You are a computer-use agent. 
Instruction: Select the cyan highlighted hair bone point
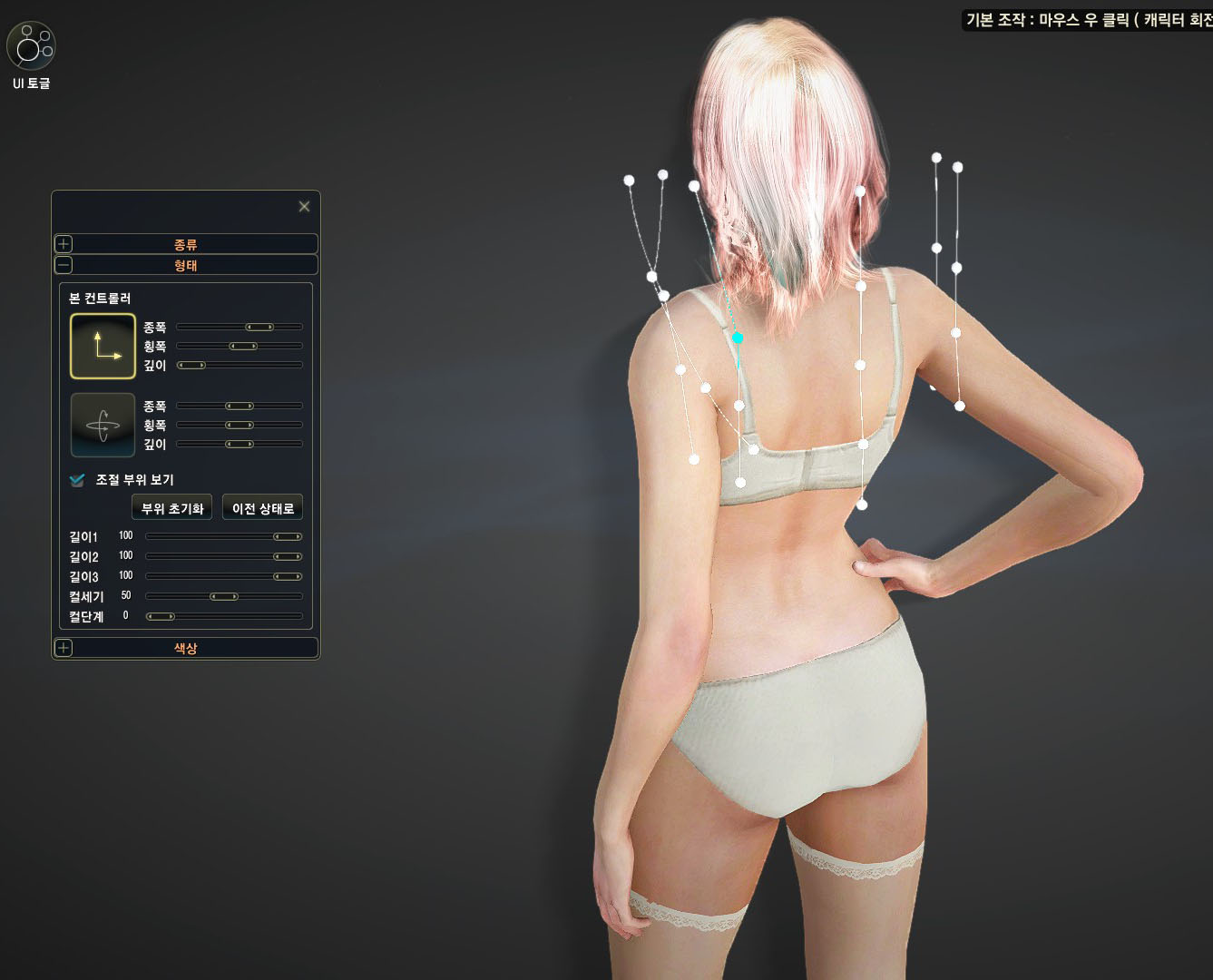[738, 338]
